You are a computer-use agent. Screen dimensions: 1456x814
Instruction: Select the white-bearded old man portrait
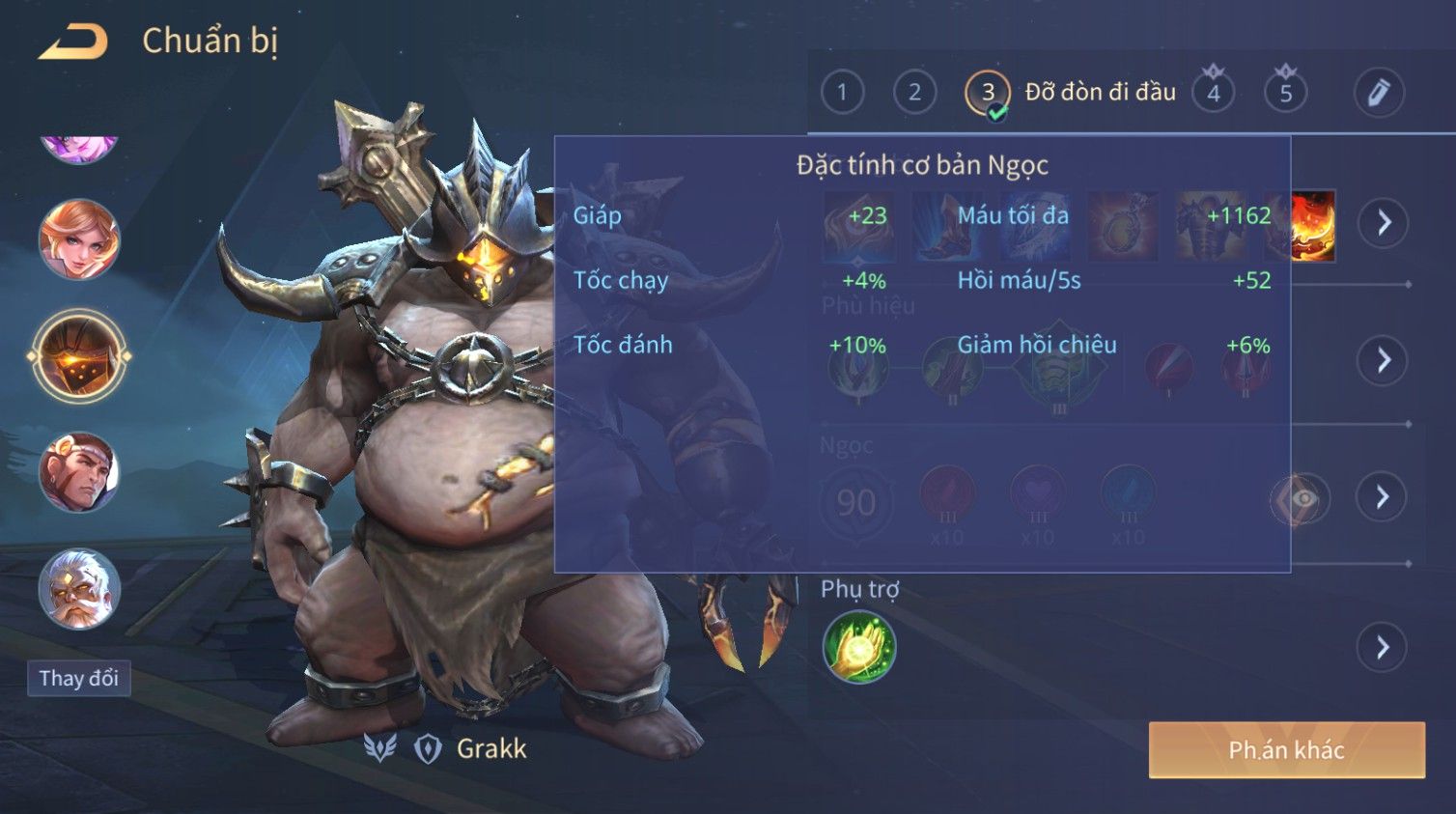[x=79, y=589]
